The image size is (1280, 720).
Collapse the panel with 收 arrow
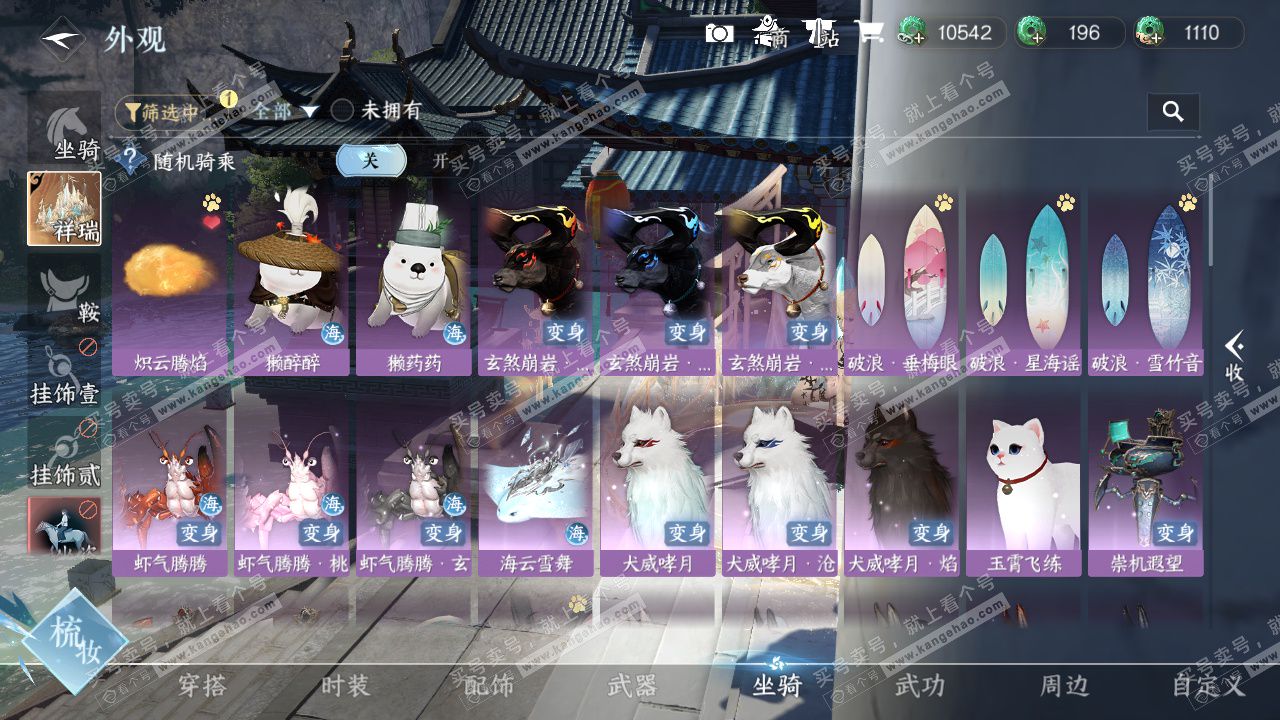click(1235, 356)
